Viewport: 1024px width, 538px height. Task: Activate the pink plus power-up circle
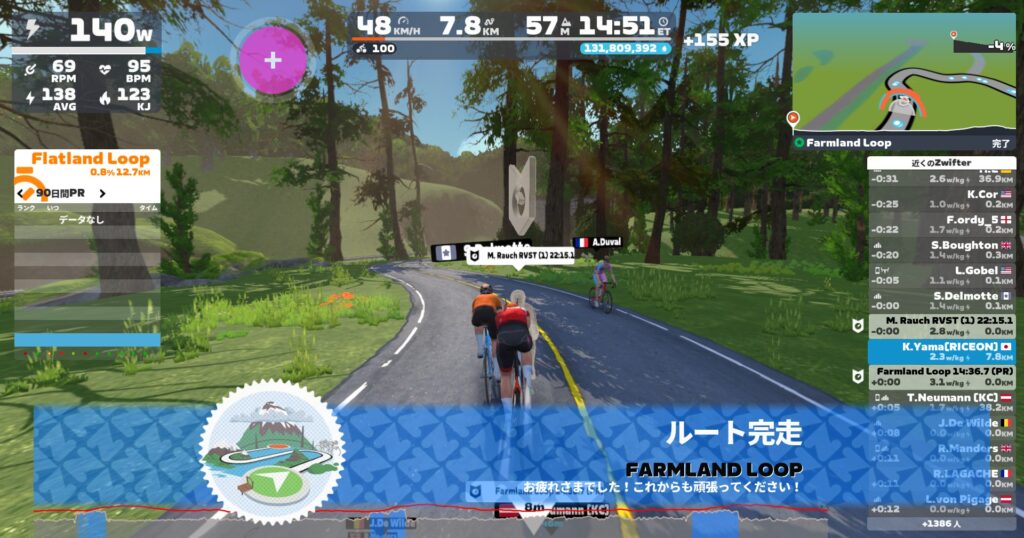click(273, 57)
